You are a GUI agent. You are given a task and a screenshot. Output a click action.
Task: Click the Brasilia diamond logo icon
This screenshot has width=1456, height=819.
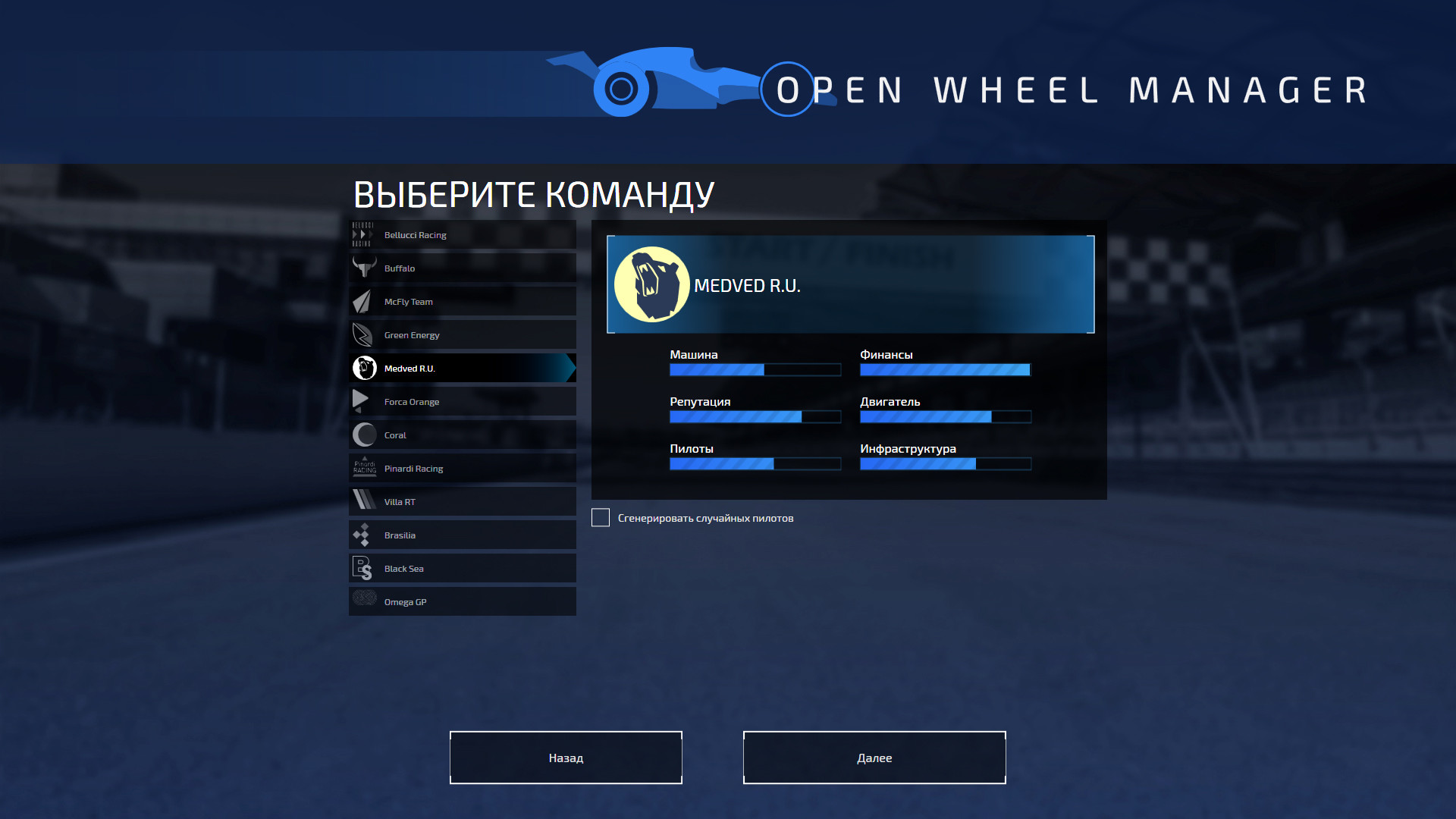click(365, 535)
